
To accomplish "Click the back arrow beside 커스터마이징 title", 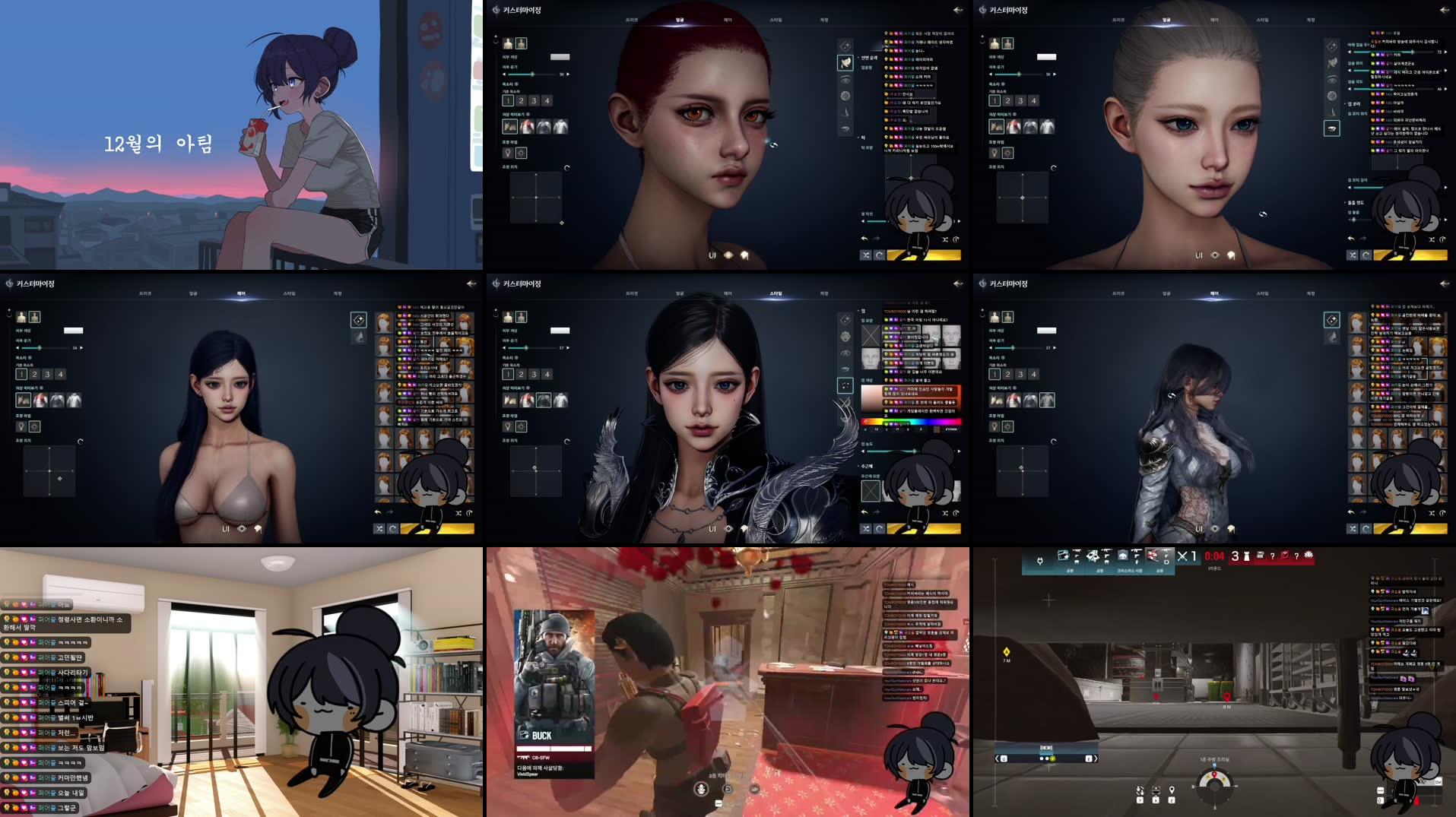I will (x=956, y=10).
